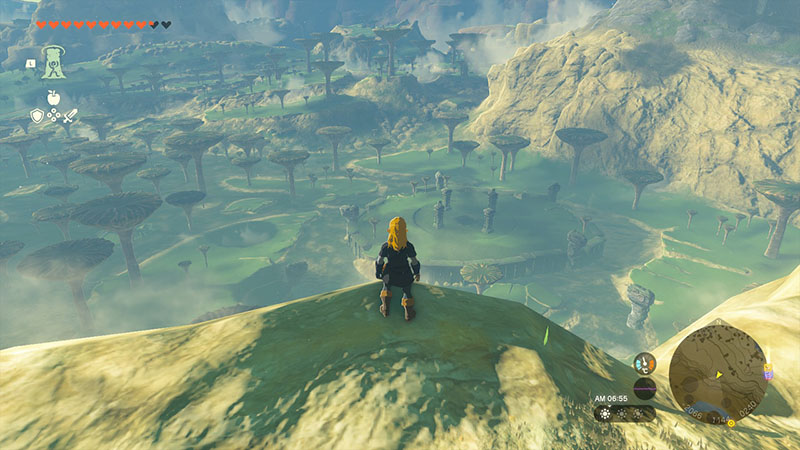Viewport: 800px width, 450px height.
Task: Open the sword weapon quick-select icon
Action: (68, 117)
